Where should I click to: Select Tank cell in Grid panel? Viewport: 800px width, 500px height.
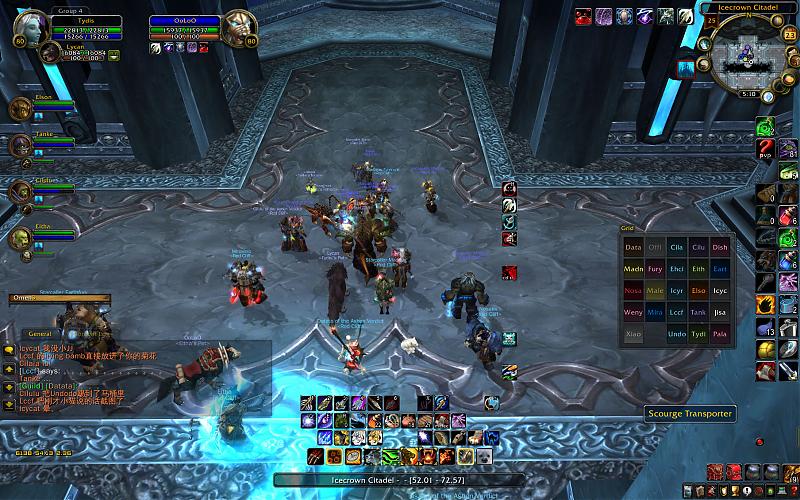pos(699,312)
